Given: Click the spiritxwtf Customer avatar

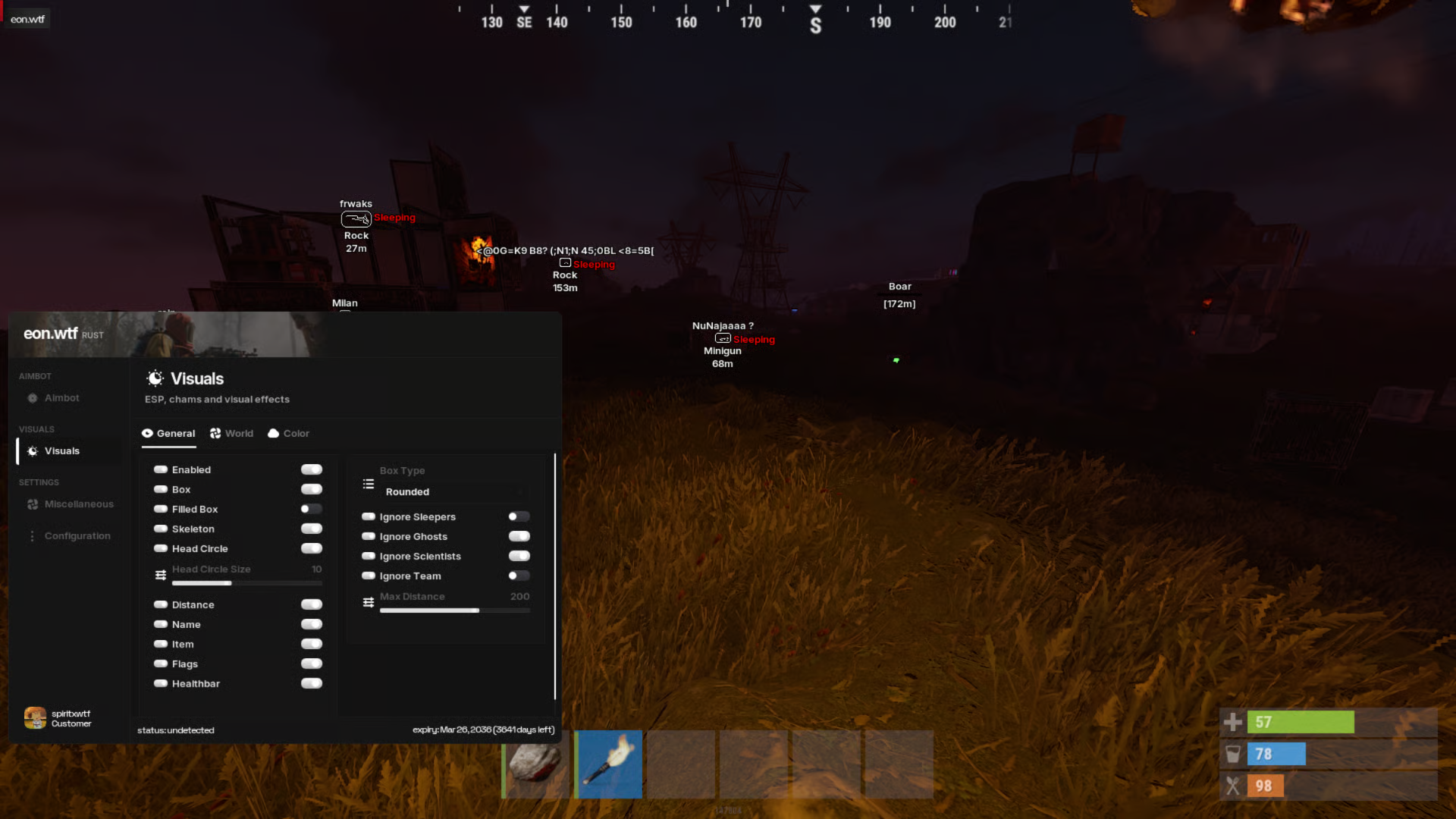Looking at the screenshot, I should pos(35,717).
